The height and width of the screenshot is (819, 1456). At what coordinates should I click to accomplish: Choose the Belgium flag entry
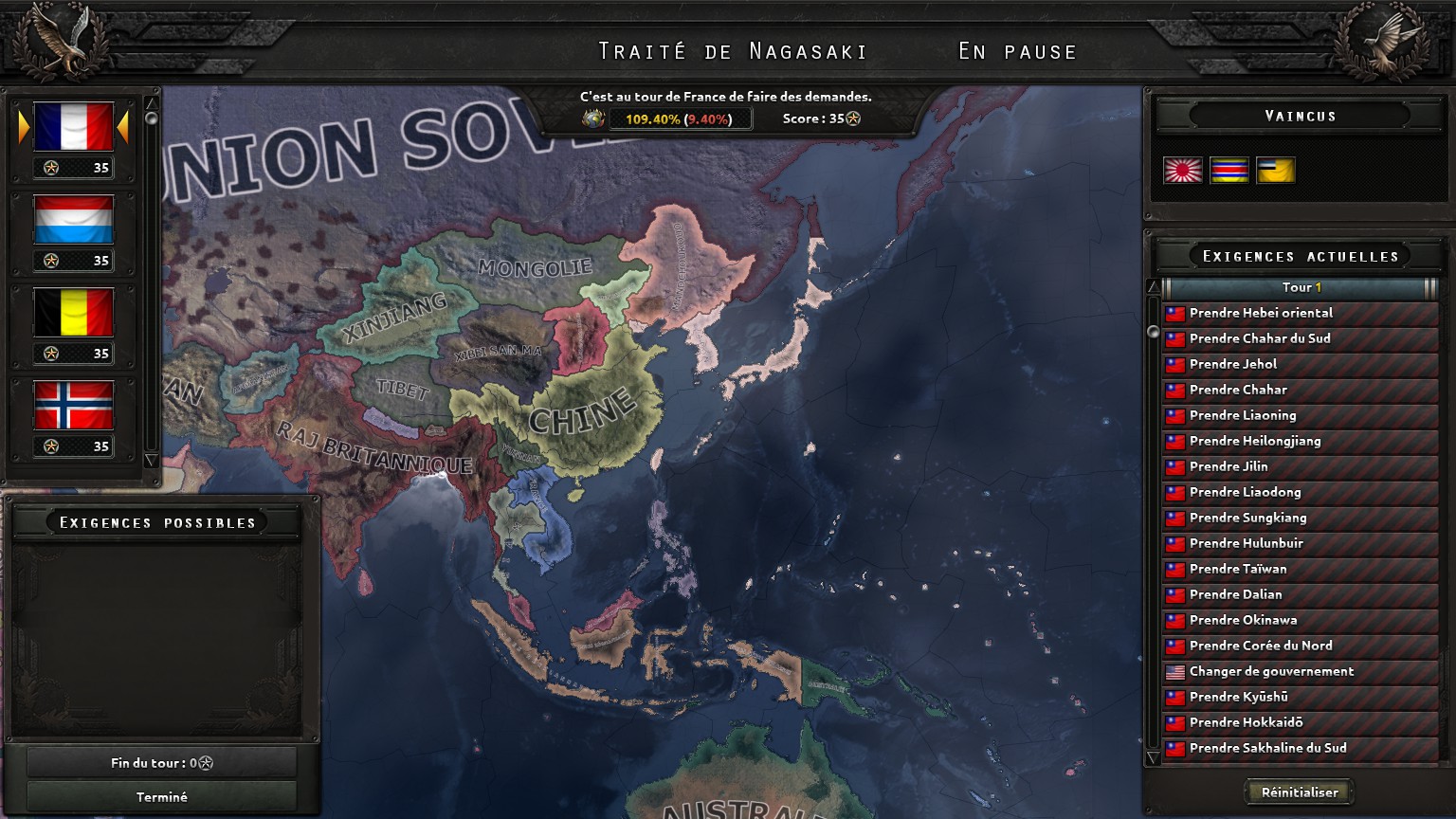click(x=73, y=313)
